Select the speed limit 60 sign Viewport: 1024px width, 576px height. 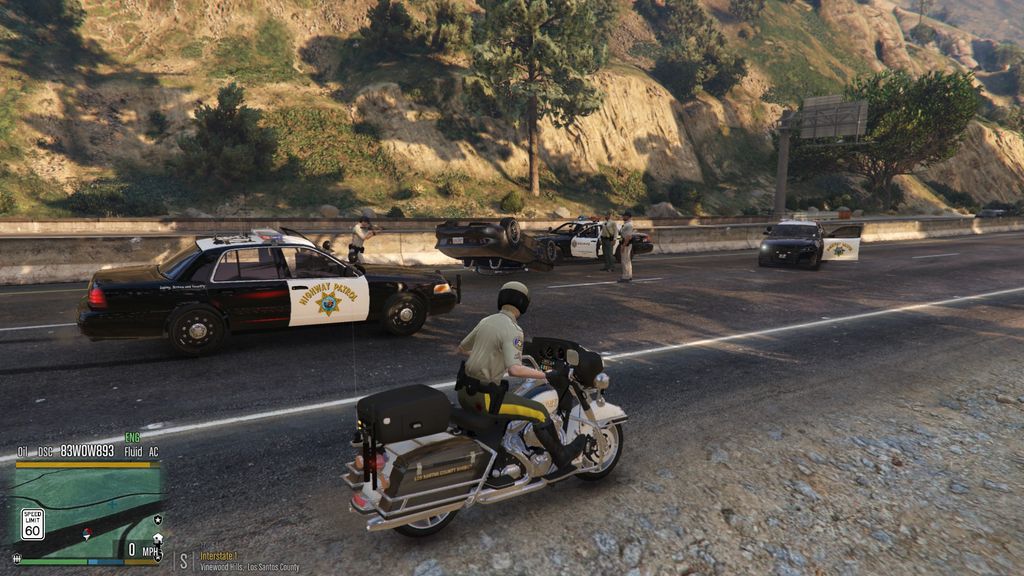32,523
